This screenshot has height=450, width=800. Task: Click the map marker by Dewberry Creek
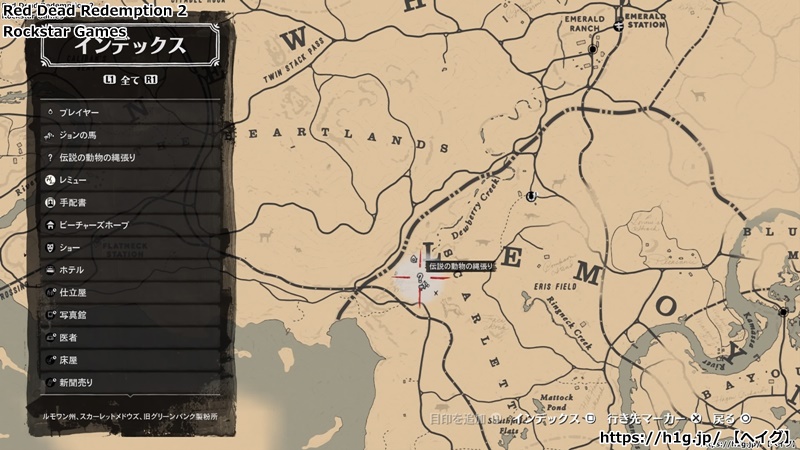pyautogui.click(x=531, y=196)
